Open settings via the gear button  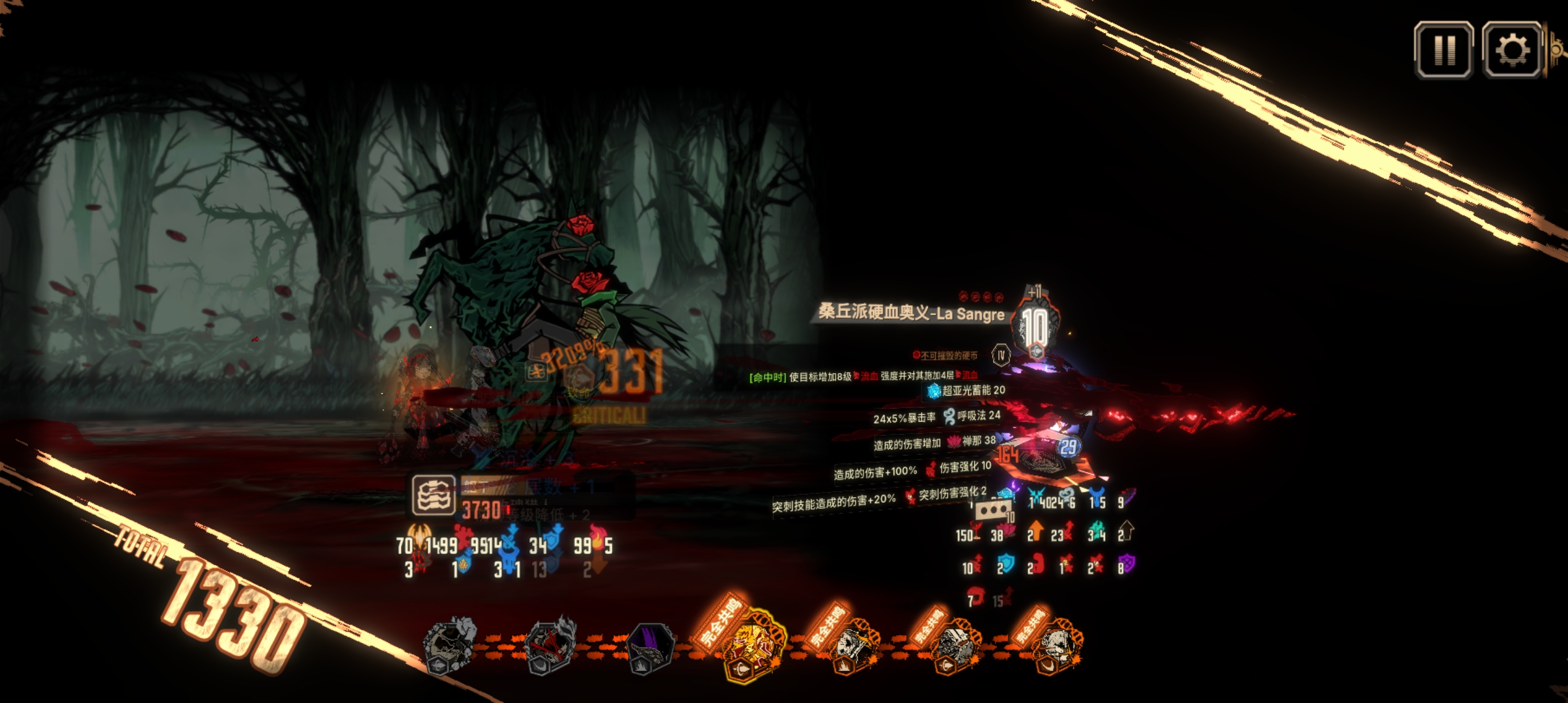1512,50
